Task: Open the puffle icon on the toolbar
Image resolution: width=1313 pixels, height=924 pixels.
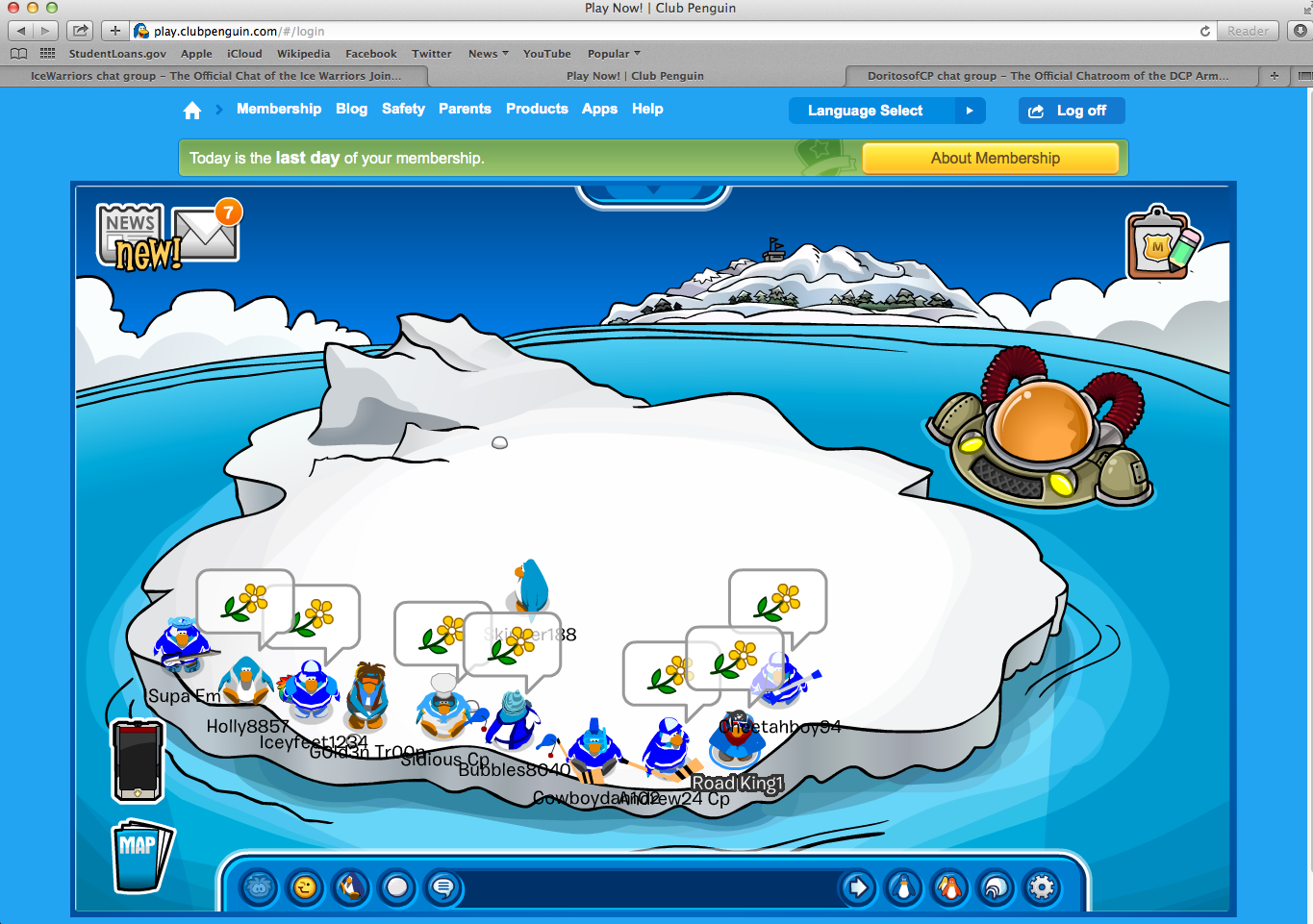Action: point(258,887)
